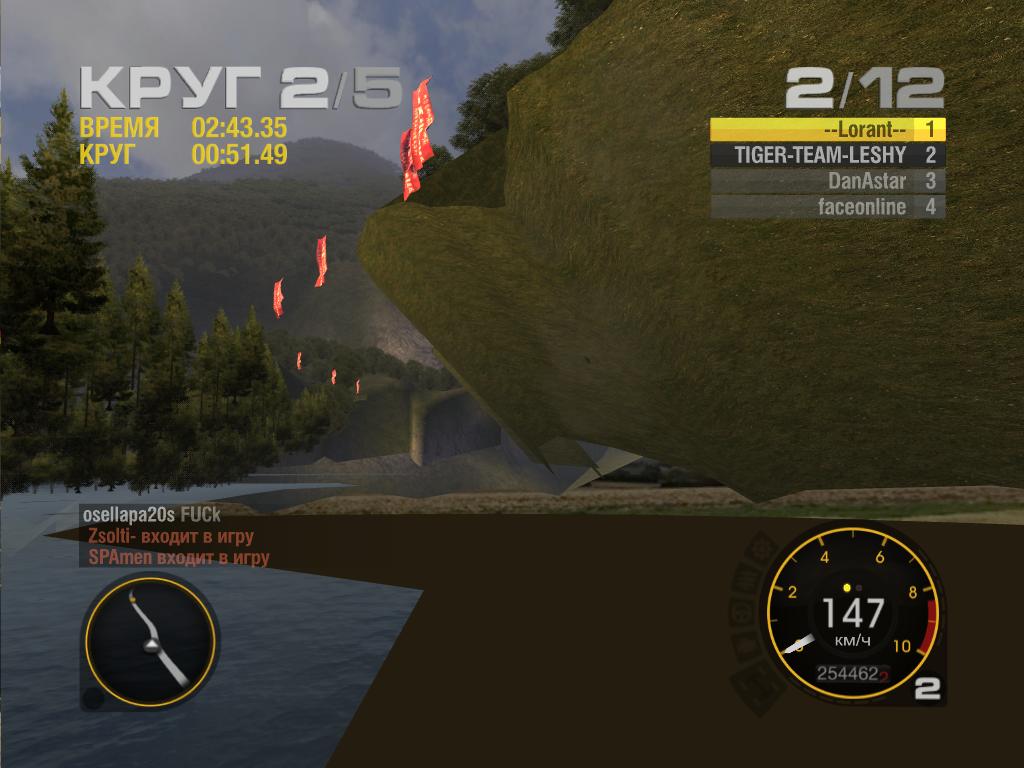
Task: Select TIGER-TEAM-LESHY row in standings
Action: pyautogui.click(x=826, y=155)
